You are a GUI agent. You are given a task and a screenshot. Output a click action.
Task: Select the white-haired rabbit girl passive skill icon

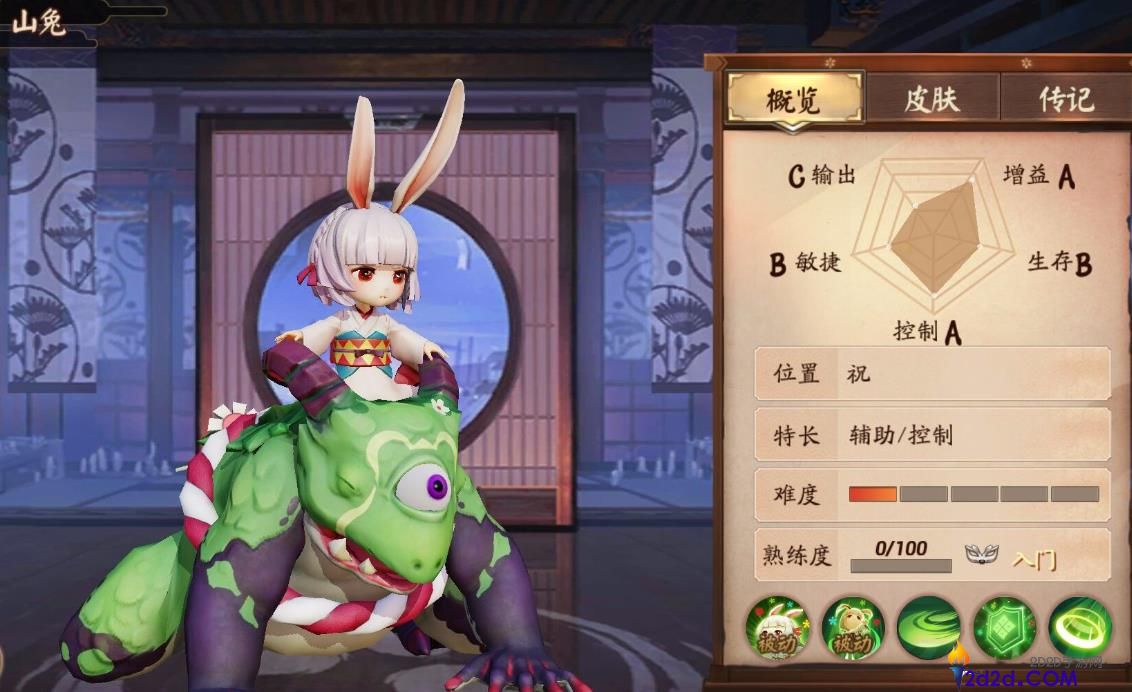pyautogui.click(x=776, y=627)
